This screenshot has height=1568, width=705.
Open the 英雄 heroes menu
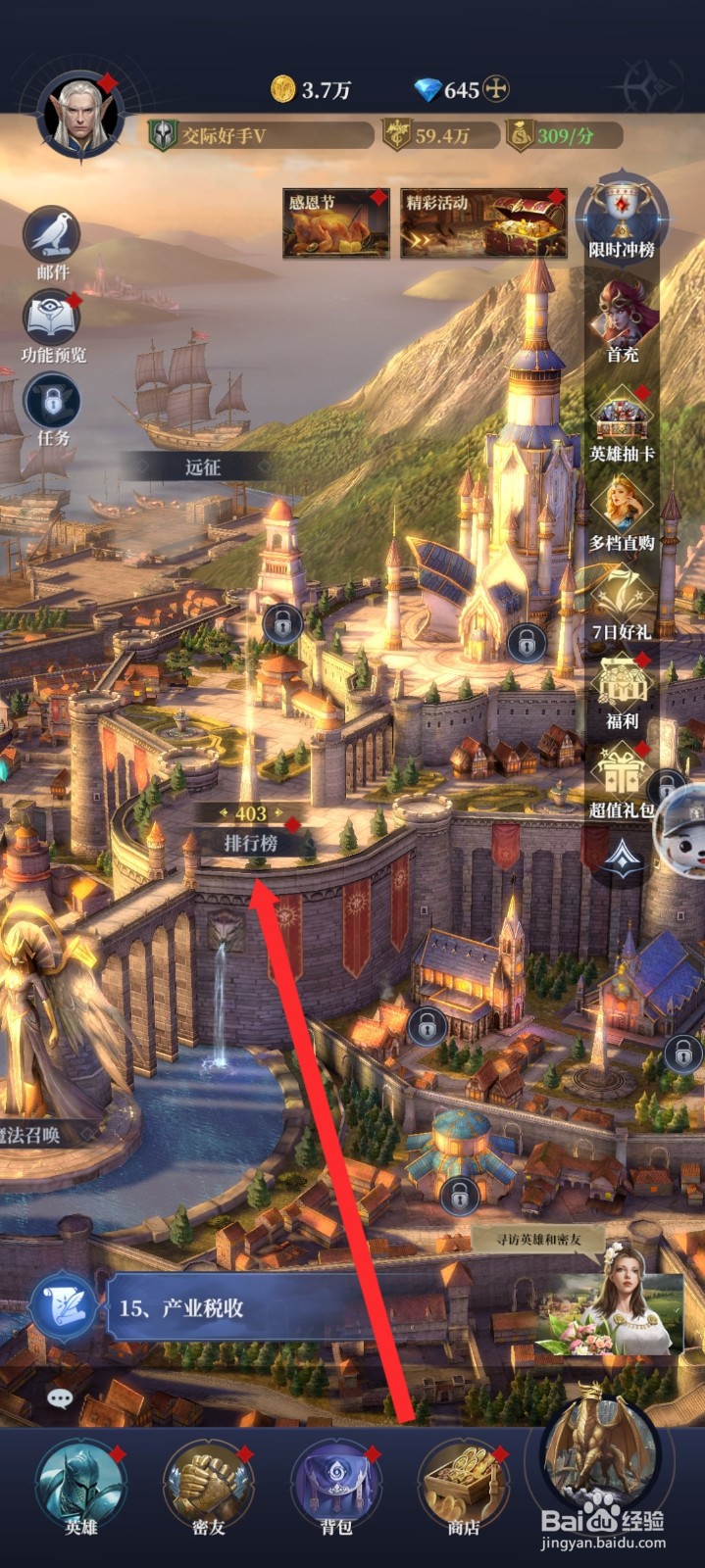[80, 1485]
